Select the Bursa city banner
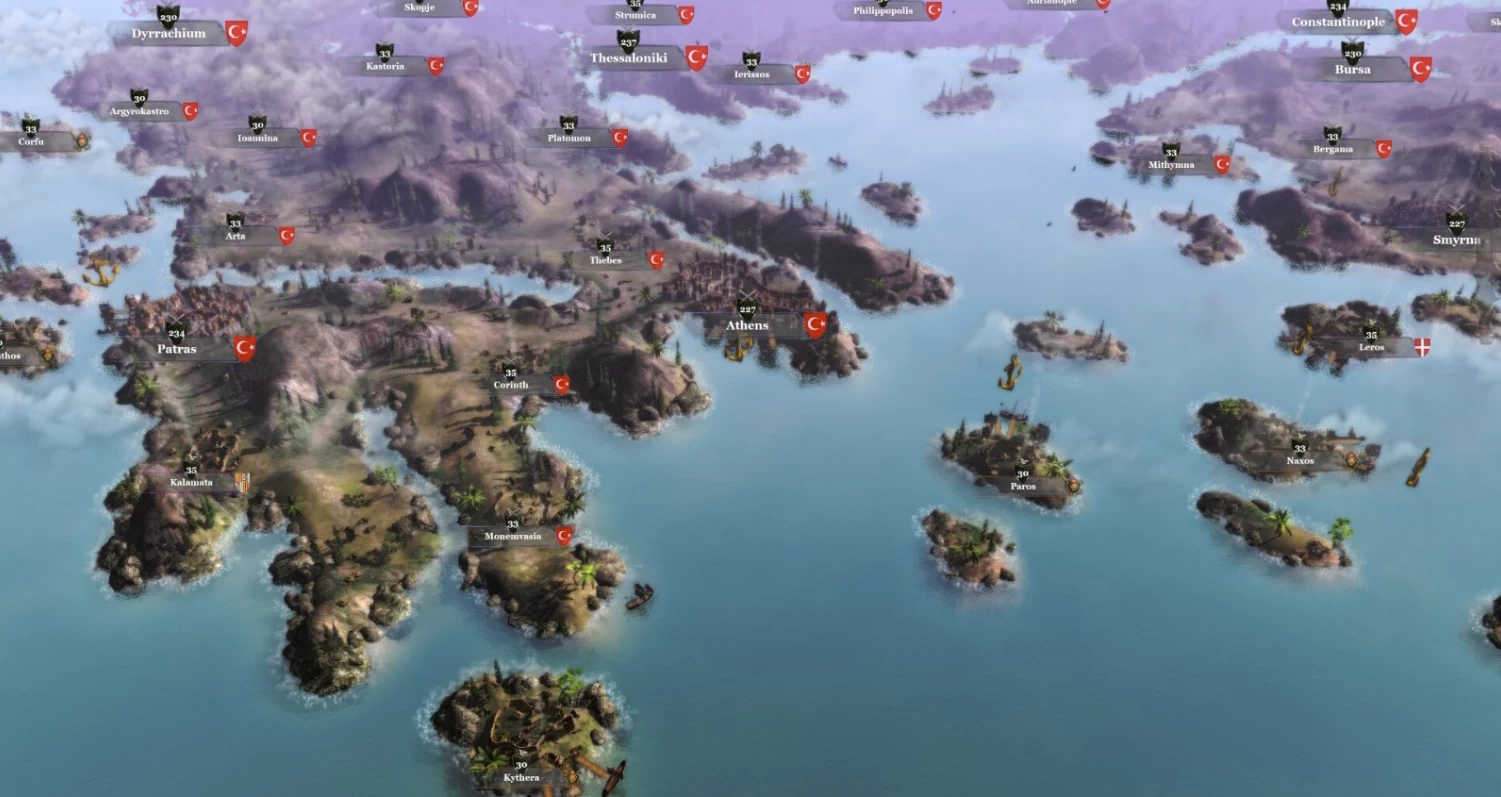This screenshot has height=797, width=1501. point(1352,70)
